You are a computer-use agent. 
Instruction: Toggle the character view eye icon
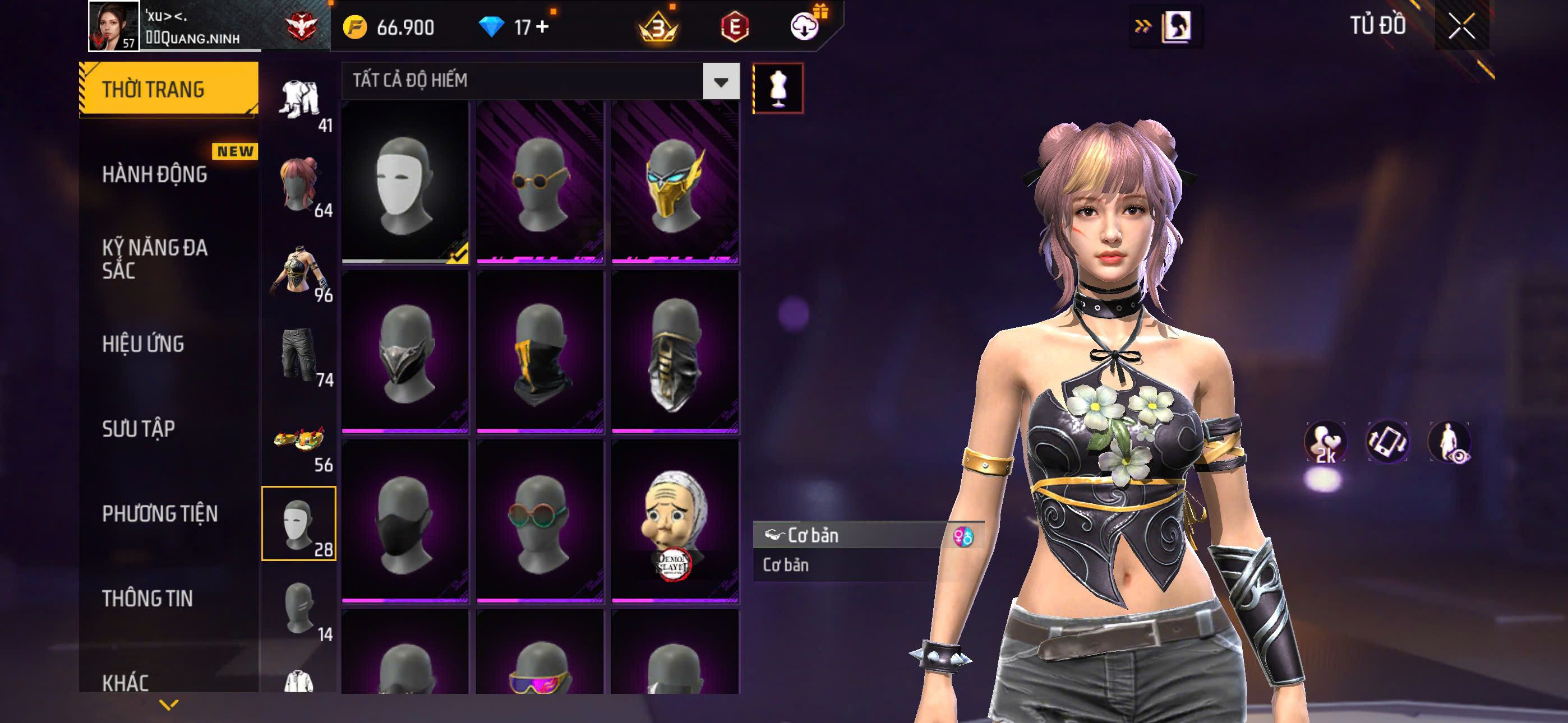click(1449, 442)
